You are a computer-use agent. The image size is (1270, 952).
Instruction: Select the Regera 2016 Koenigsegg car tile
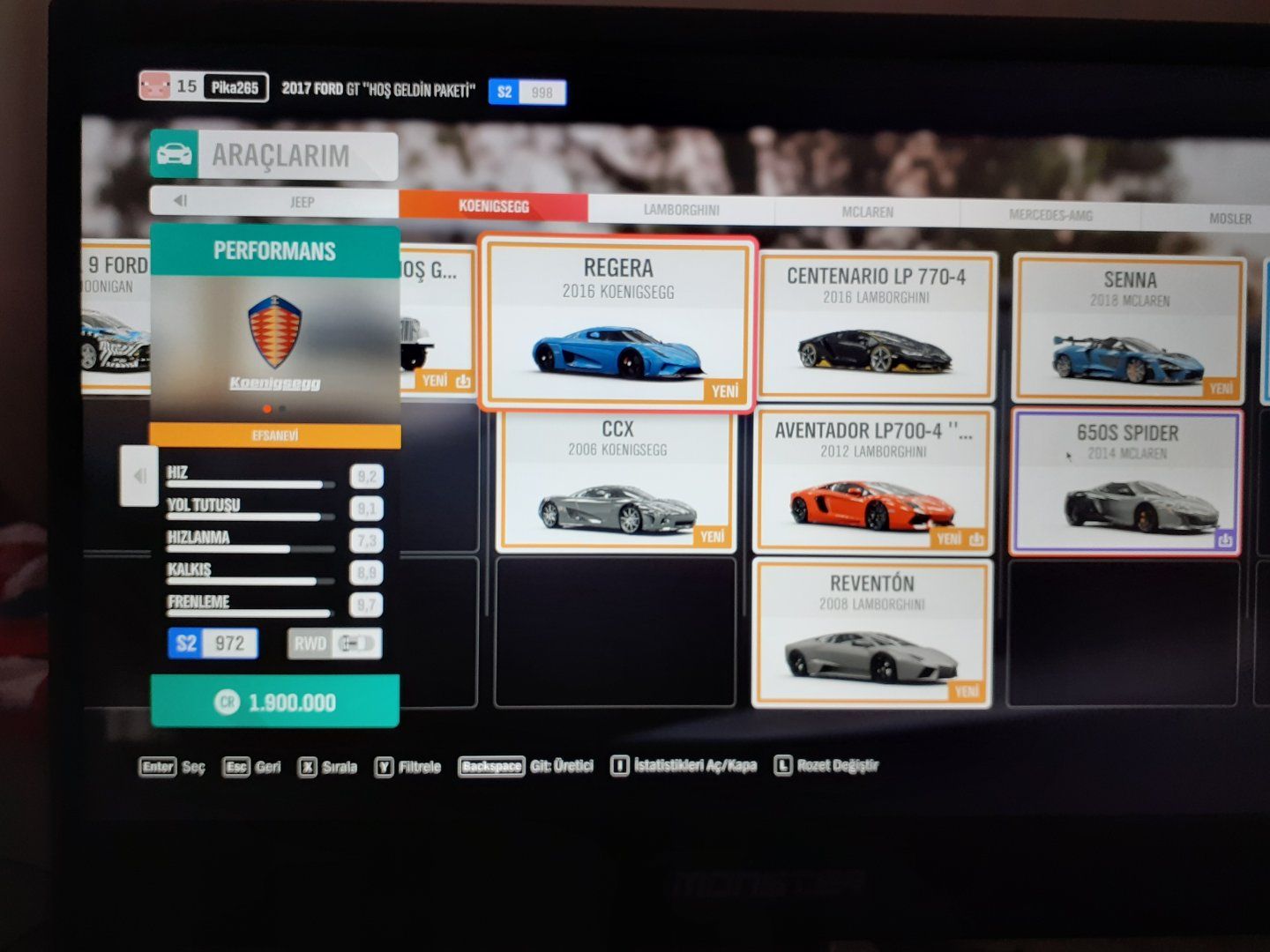click(617, 324)
